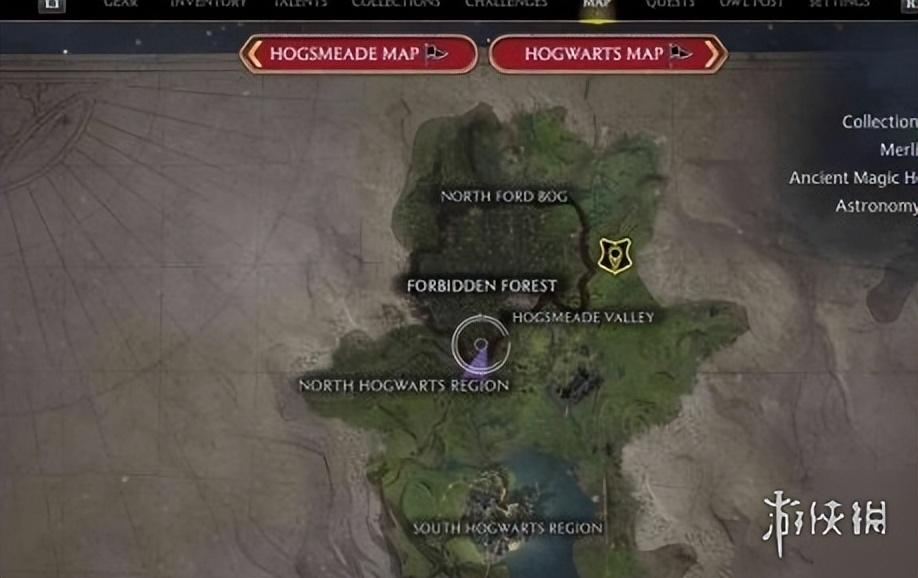Switch to the Gear tab
This screenshot has height=578, width=918.
121,4
